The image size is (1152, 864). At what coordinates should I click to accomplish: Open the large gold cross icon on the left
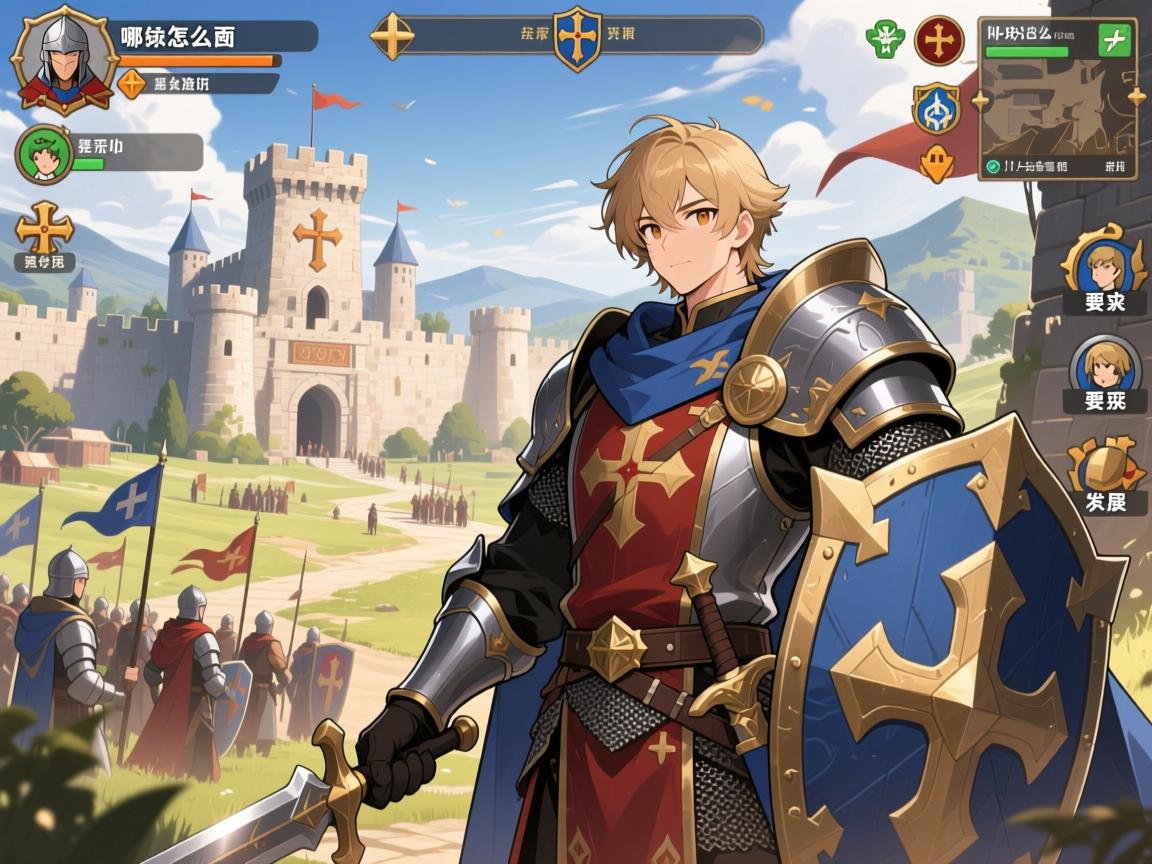(x=44, y=228)
